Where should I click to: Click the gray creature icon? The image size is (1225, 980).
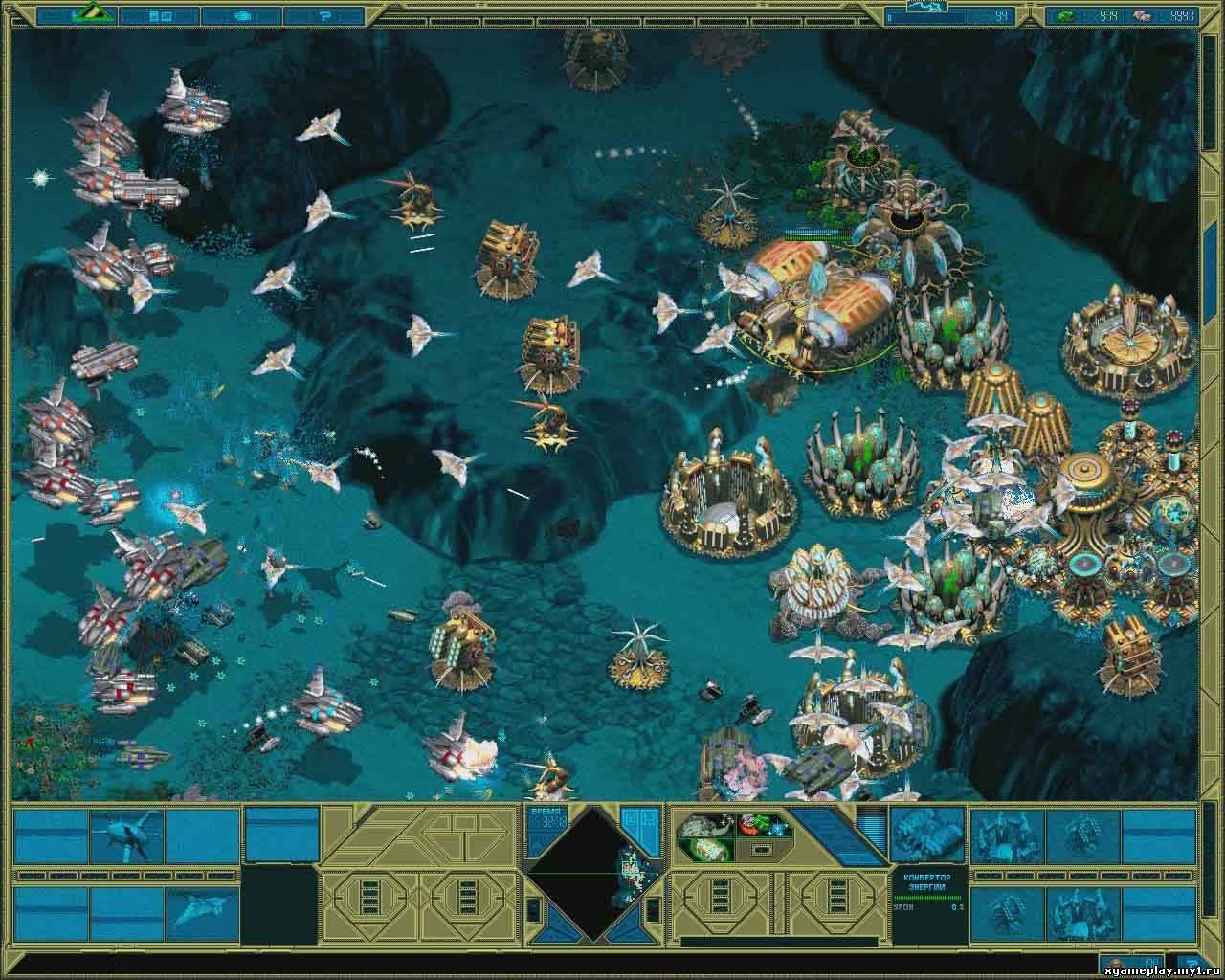click(x=706, y=823)
